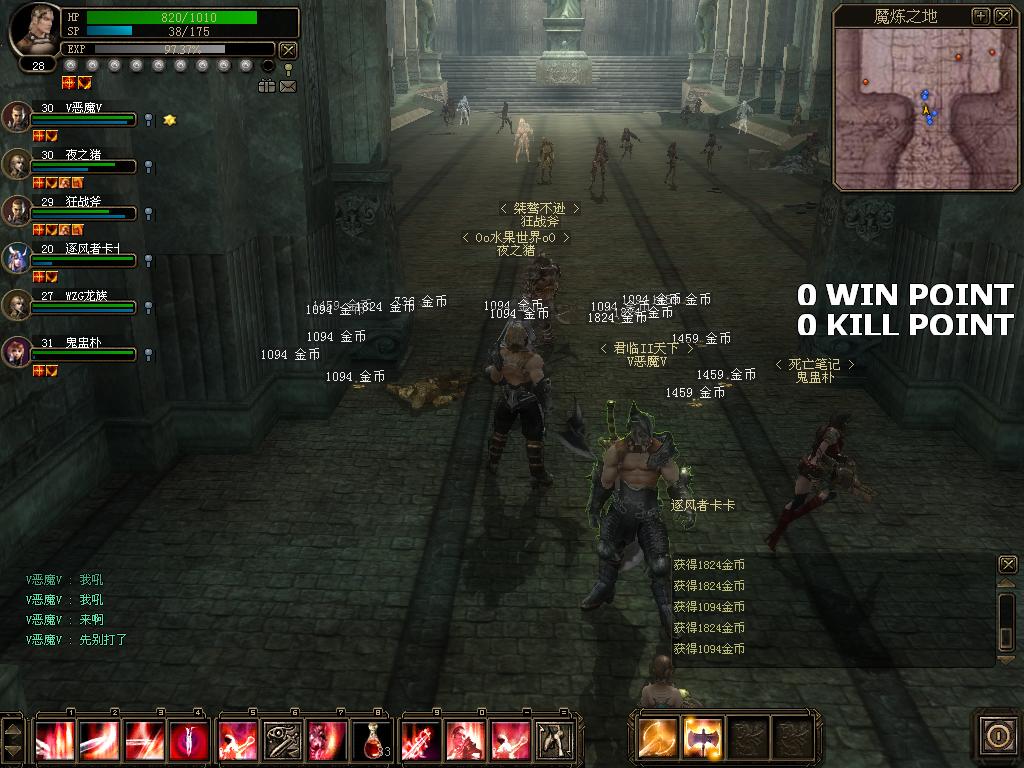This screenshot has width=1024, height=768.
Task: Switch the hotbar page with the up arrow
Action: point(13,728)
